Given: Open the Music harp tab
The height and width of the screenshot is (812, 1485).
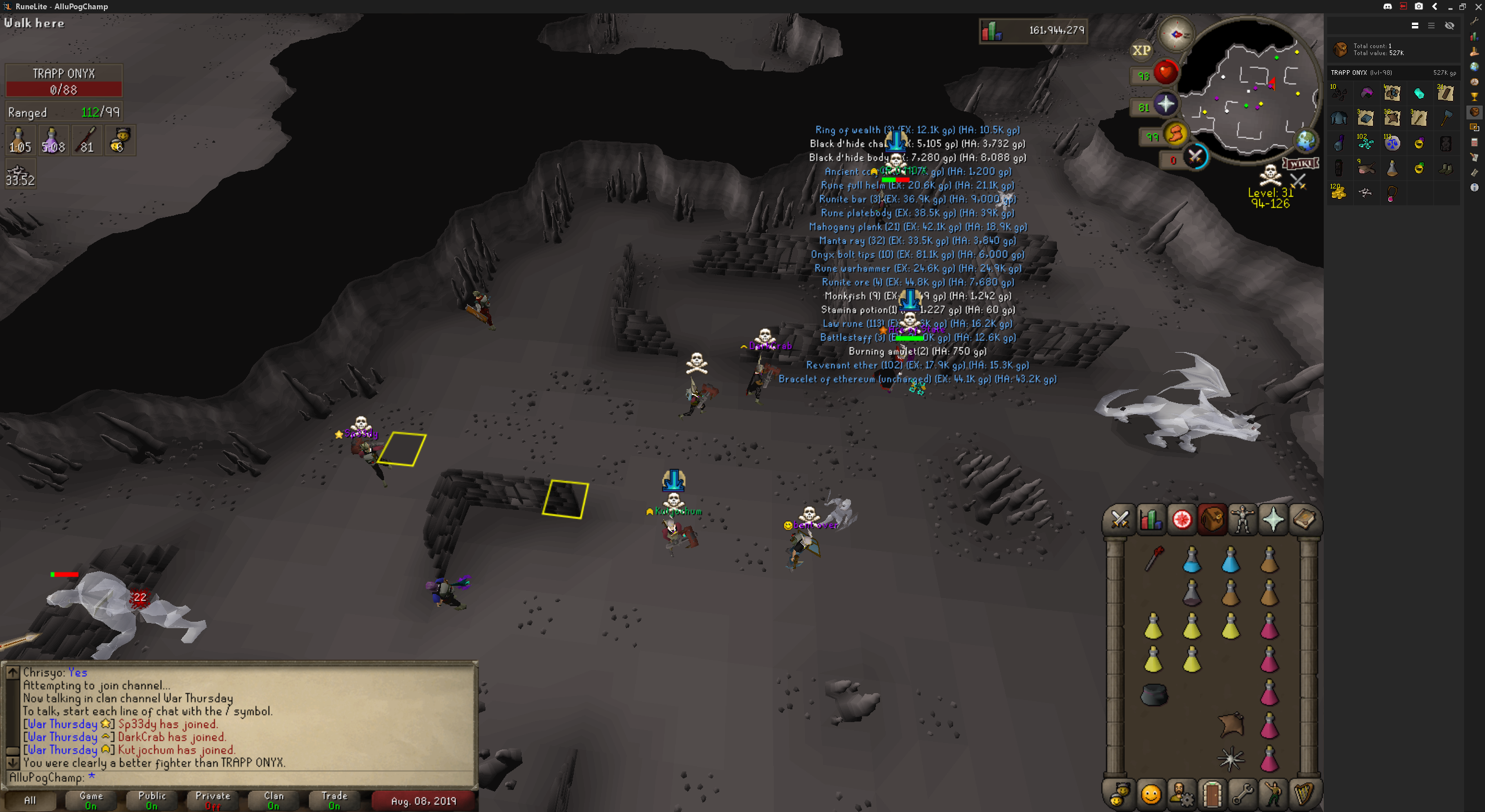Looking at the screenshot, I should click(x=1304, y=794).
